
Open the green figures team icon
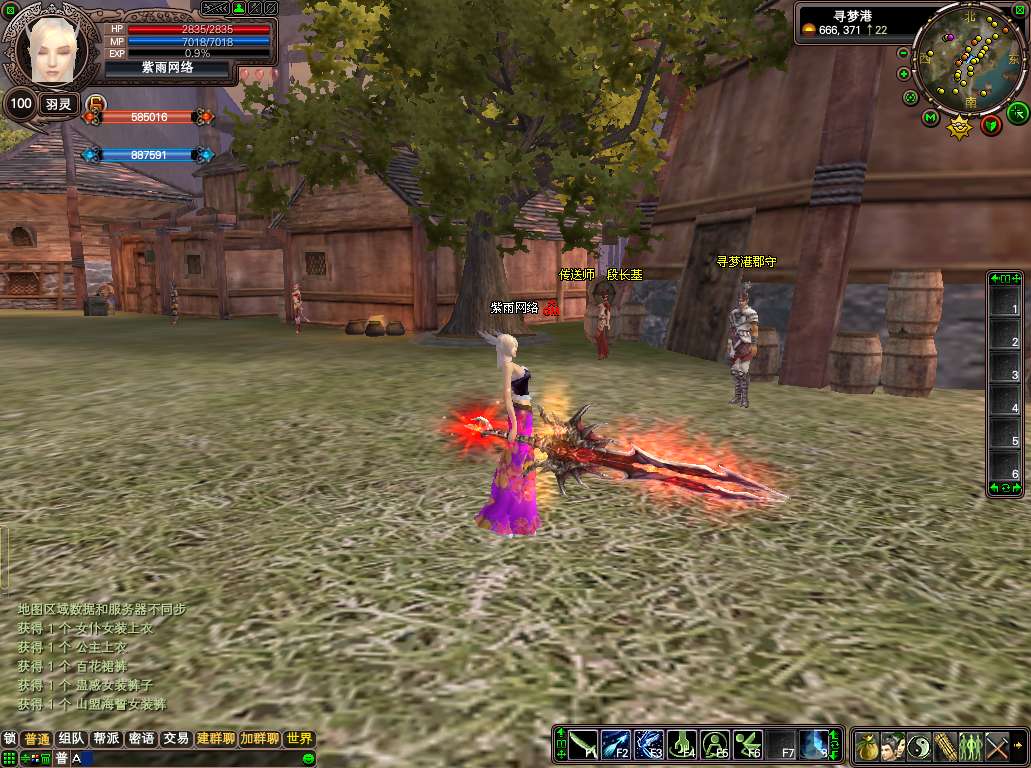(971, 746)
